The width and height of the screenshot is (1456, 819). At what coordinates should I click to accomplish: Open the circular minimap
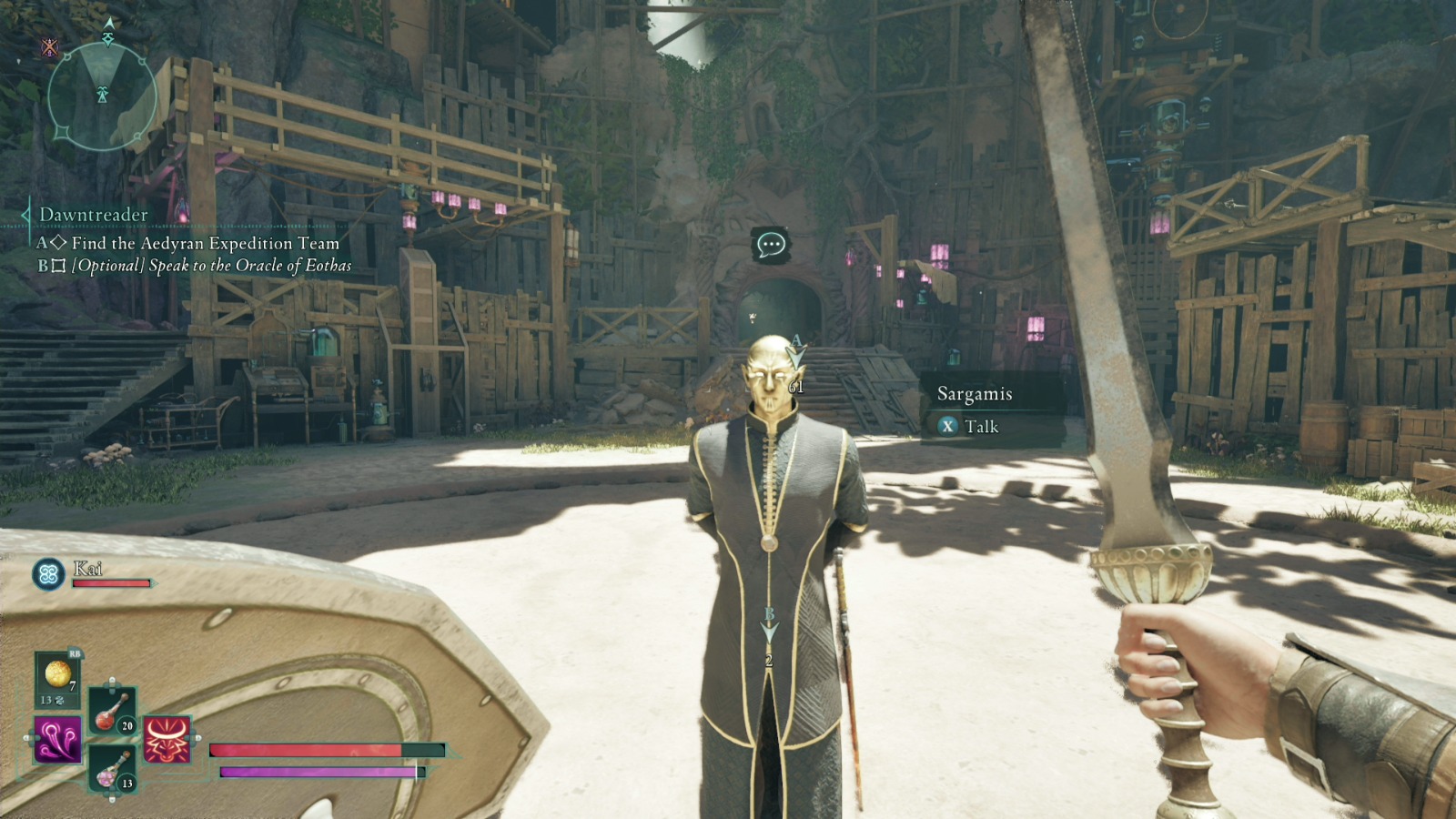(102, 95)
